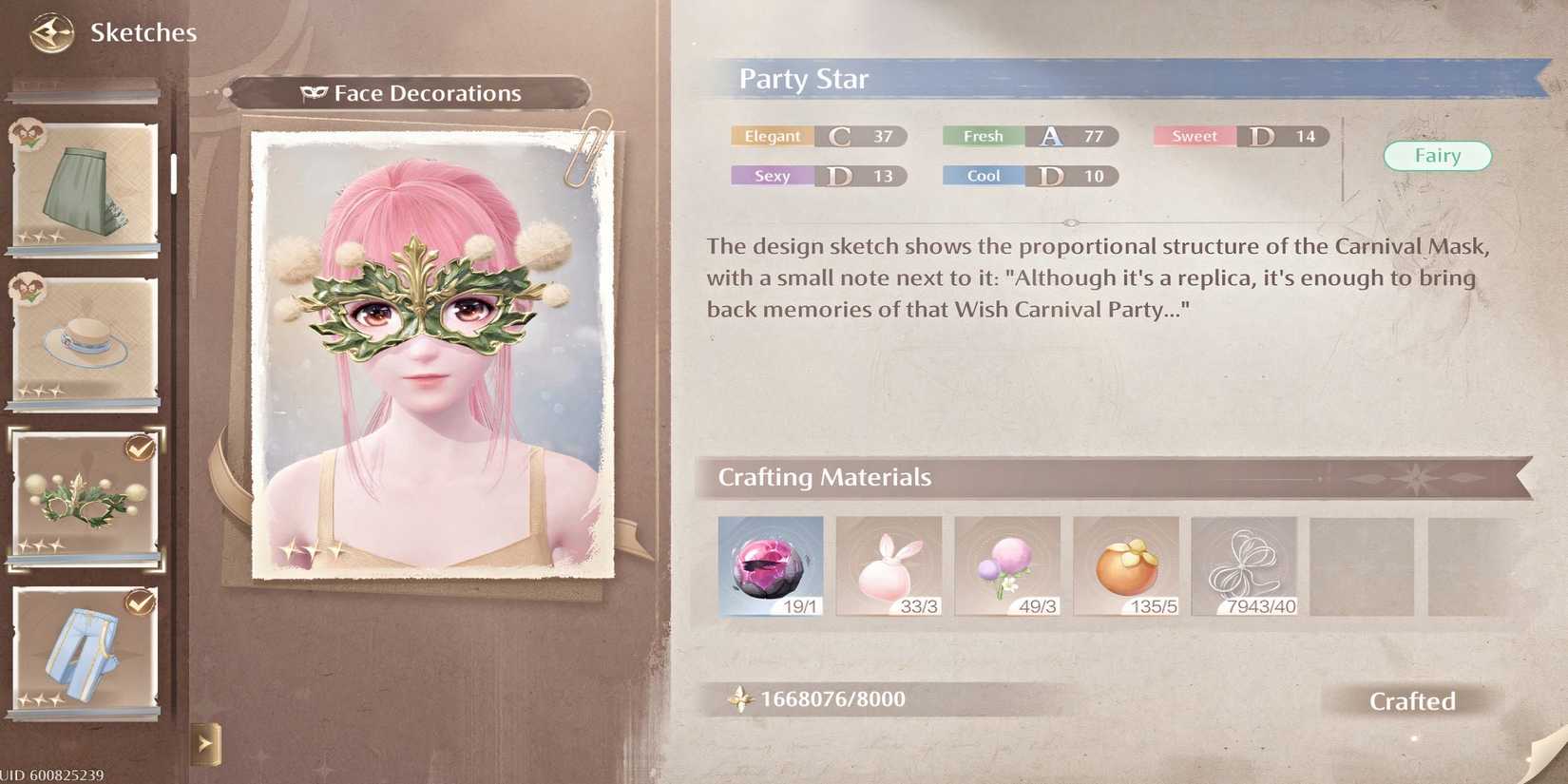Click the Fresh A 77 stat badge
The image size is (1568, 784).
point(1028,136)
